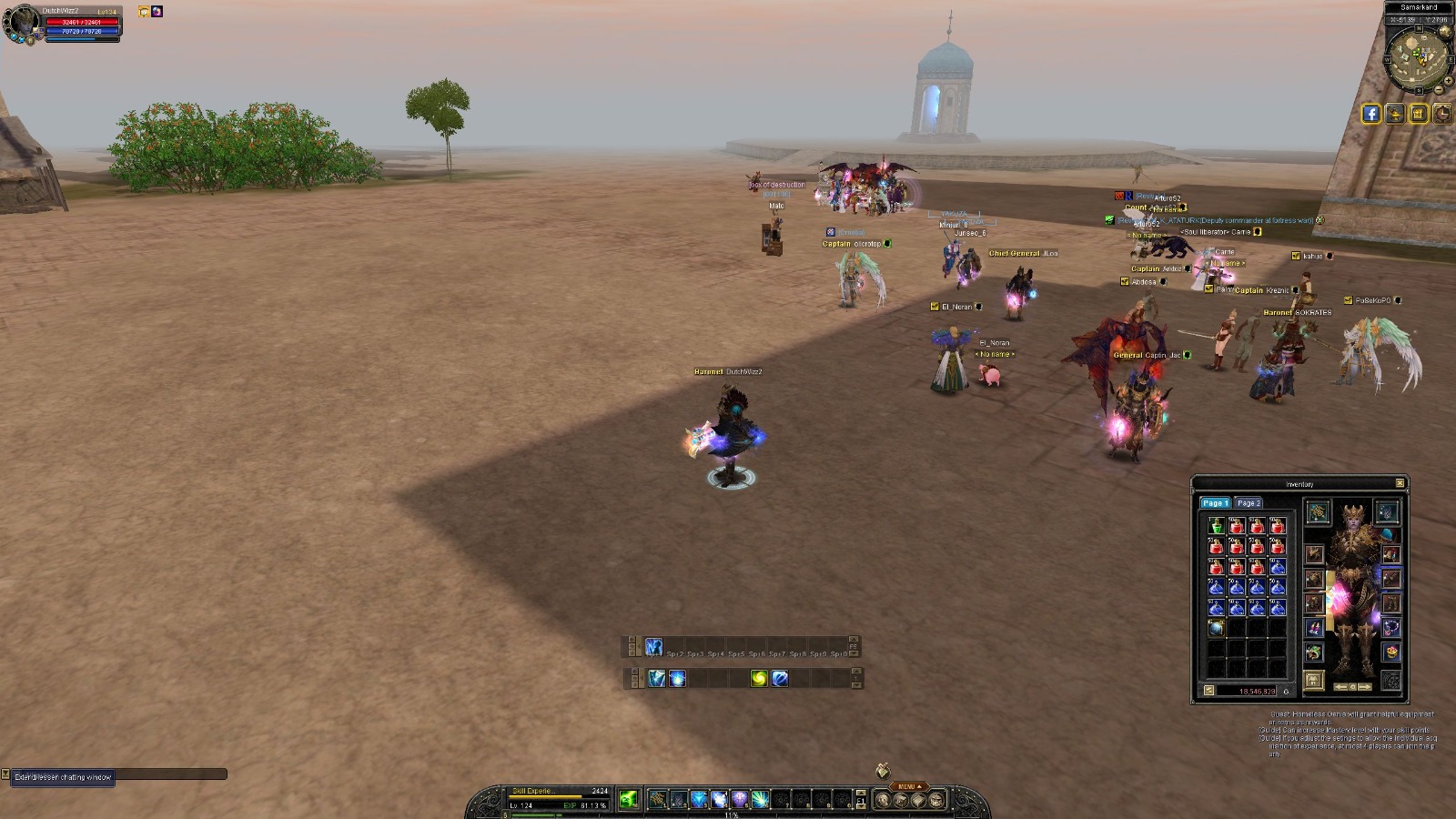Click the gold sort button beside the money
1456x819 pixels.
[1208, 691]
